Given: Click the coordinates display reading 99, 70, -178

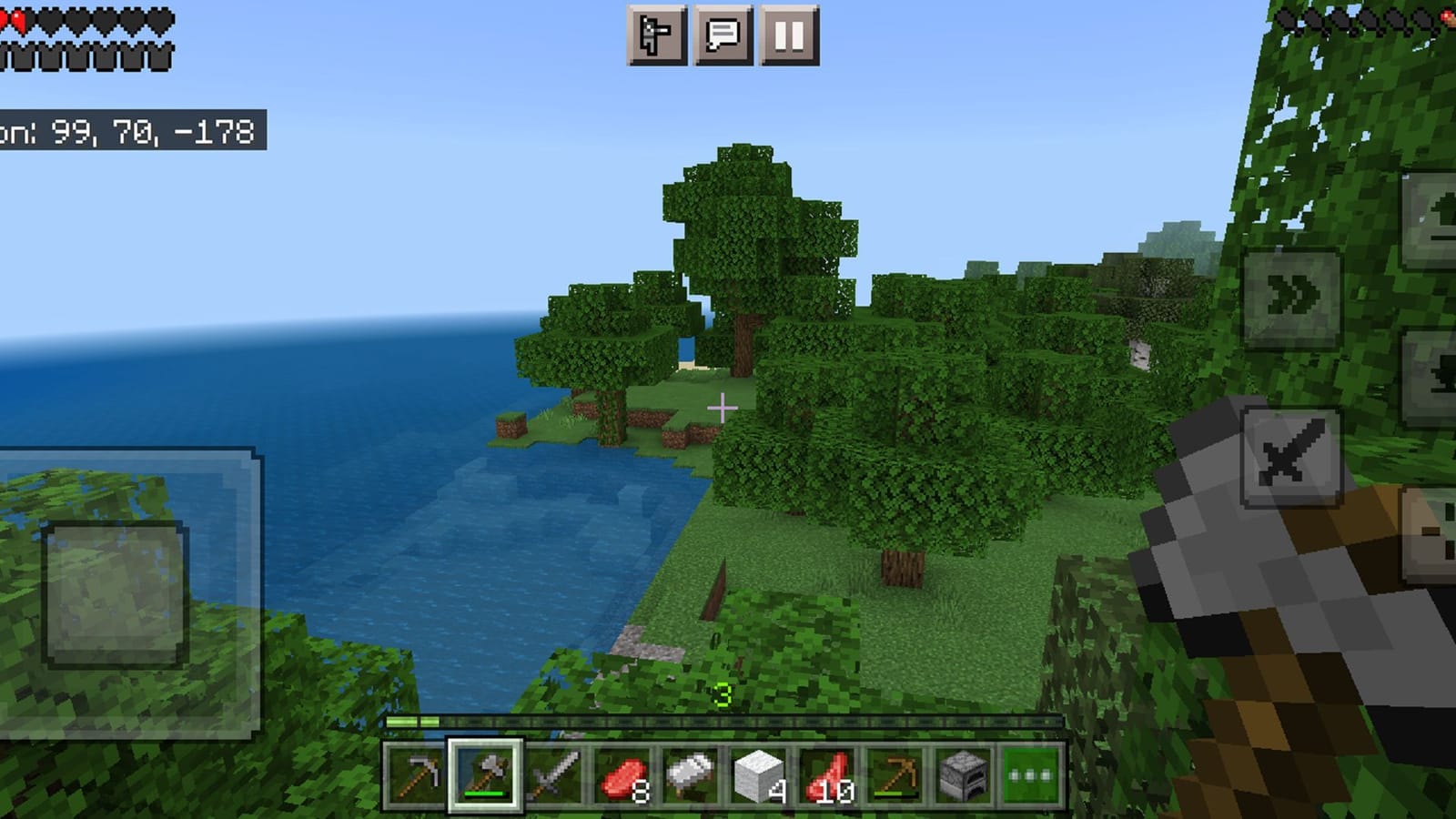Looking at the screenshot, I should point(127,132).
